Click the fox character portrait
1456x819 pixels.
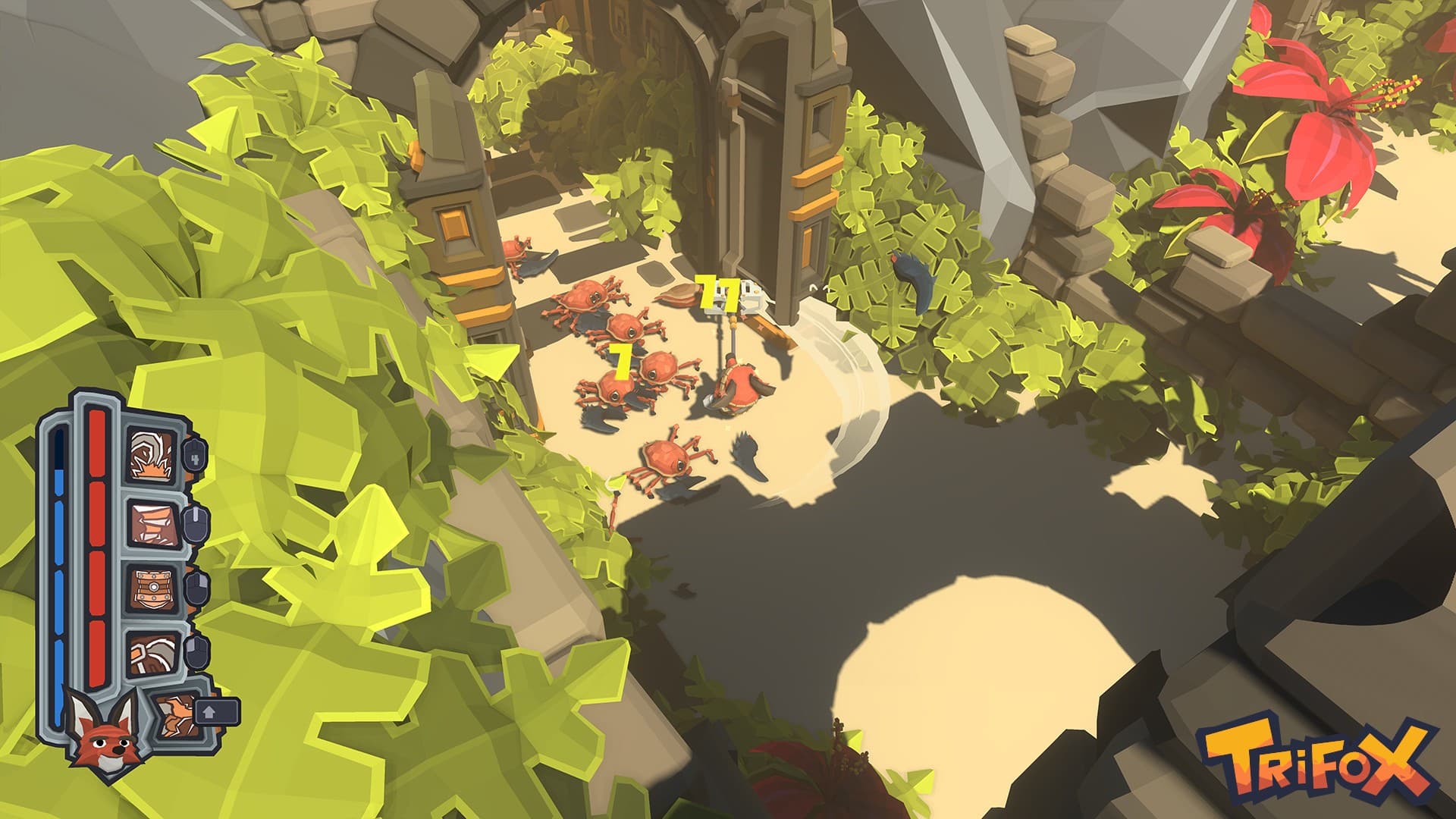[102, 733]
